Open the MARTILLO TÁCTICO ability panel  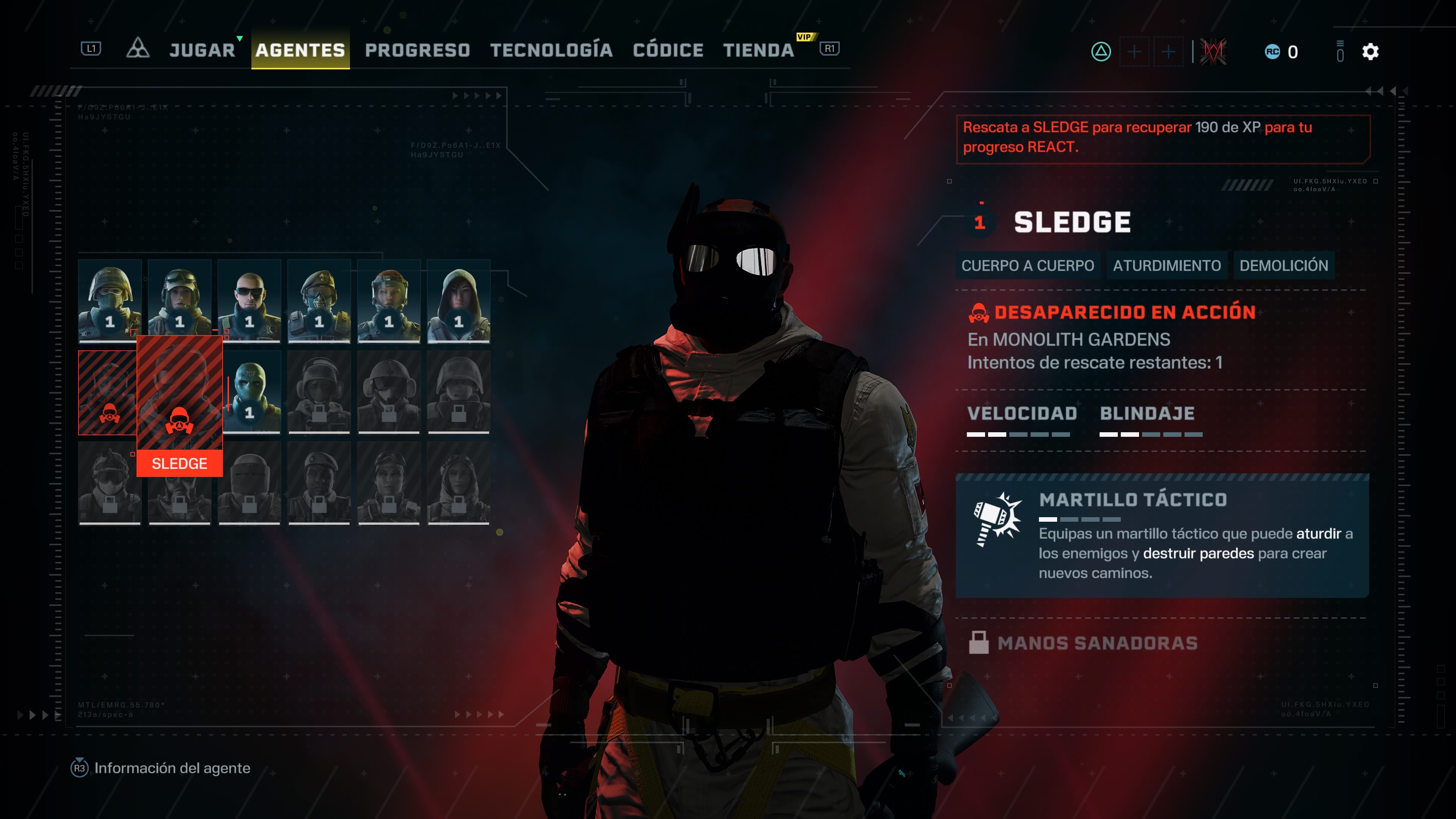point(1161,535)
